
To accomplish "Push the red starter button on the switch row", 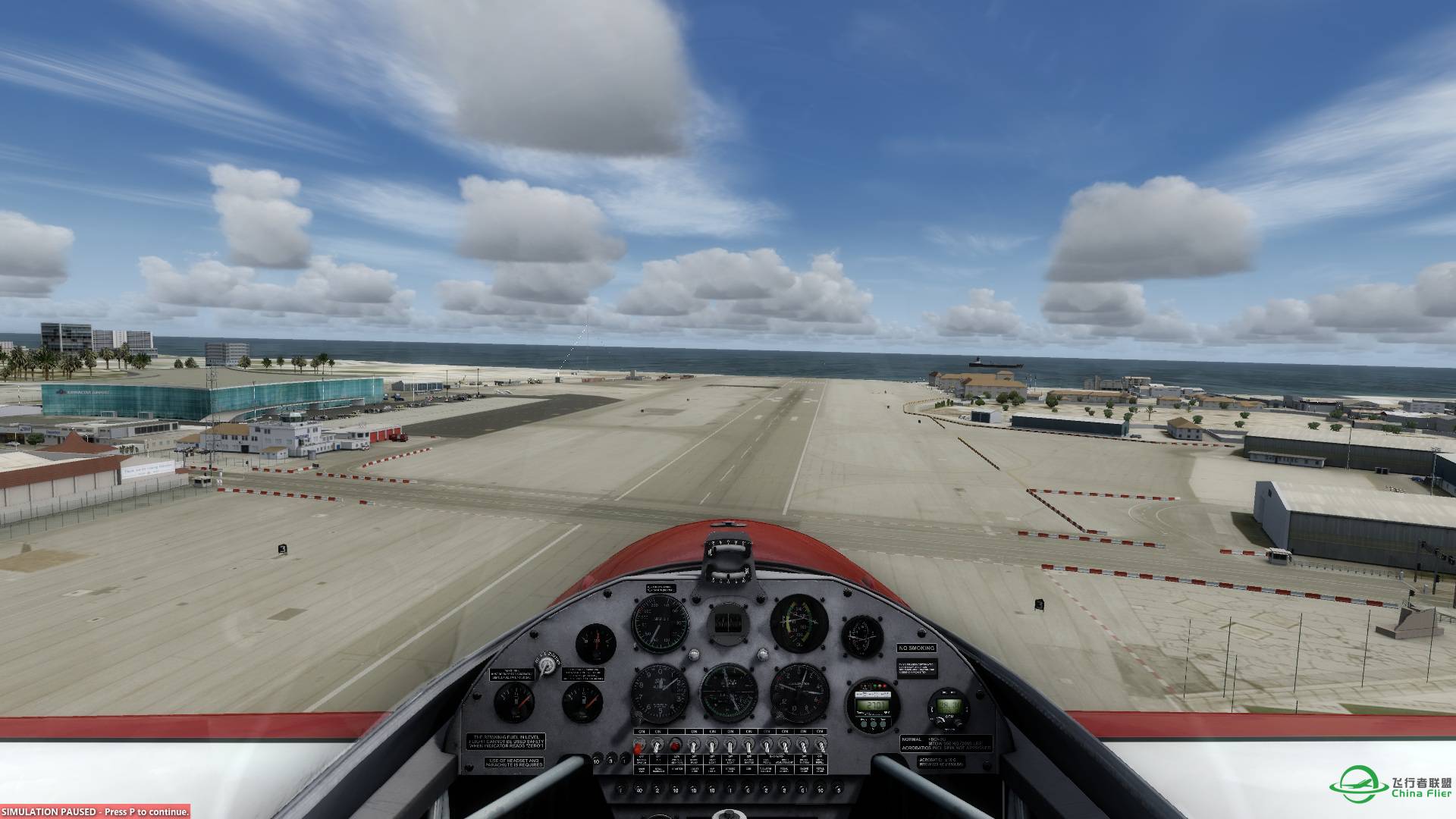I will [x=675, y=745].
